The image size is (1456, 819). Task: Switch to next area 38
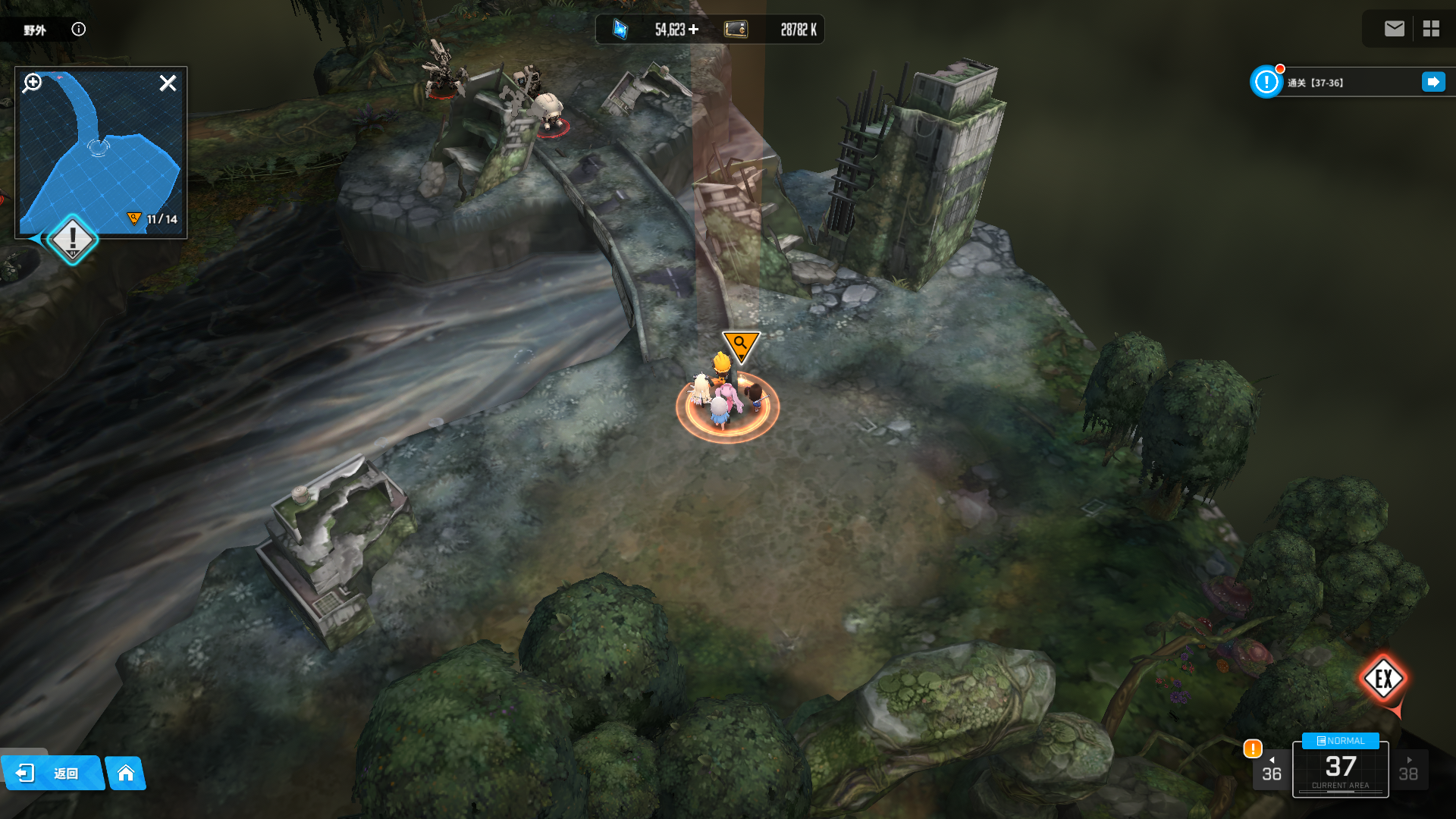coord(1408,770)
